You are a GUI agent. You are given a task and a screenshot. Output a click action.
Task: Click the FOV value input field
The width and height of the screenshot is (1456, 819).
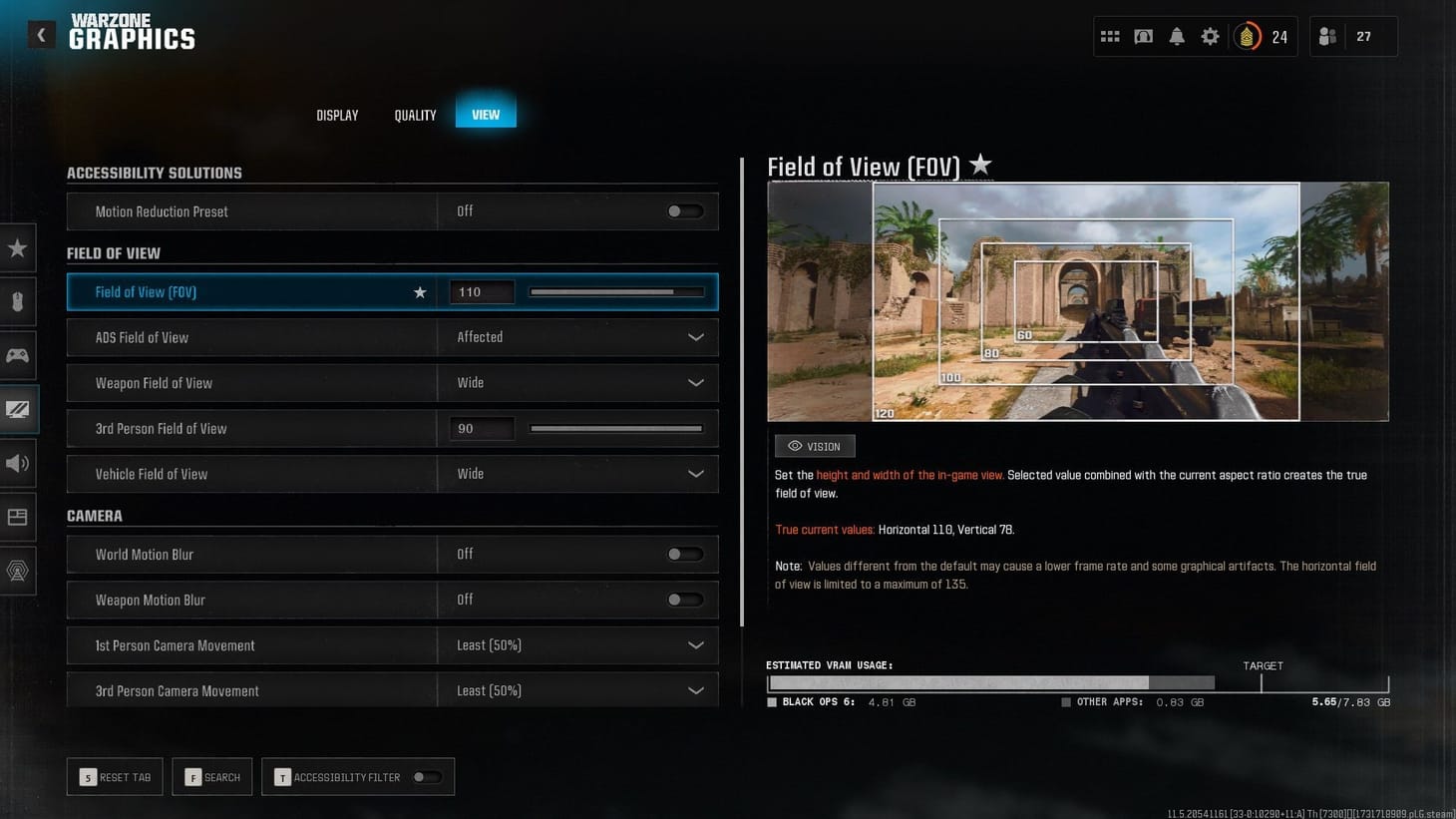482,291
